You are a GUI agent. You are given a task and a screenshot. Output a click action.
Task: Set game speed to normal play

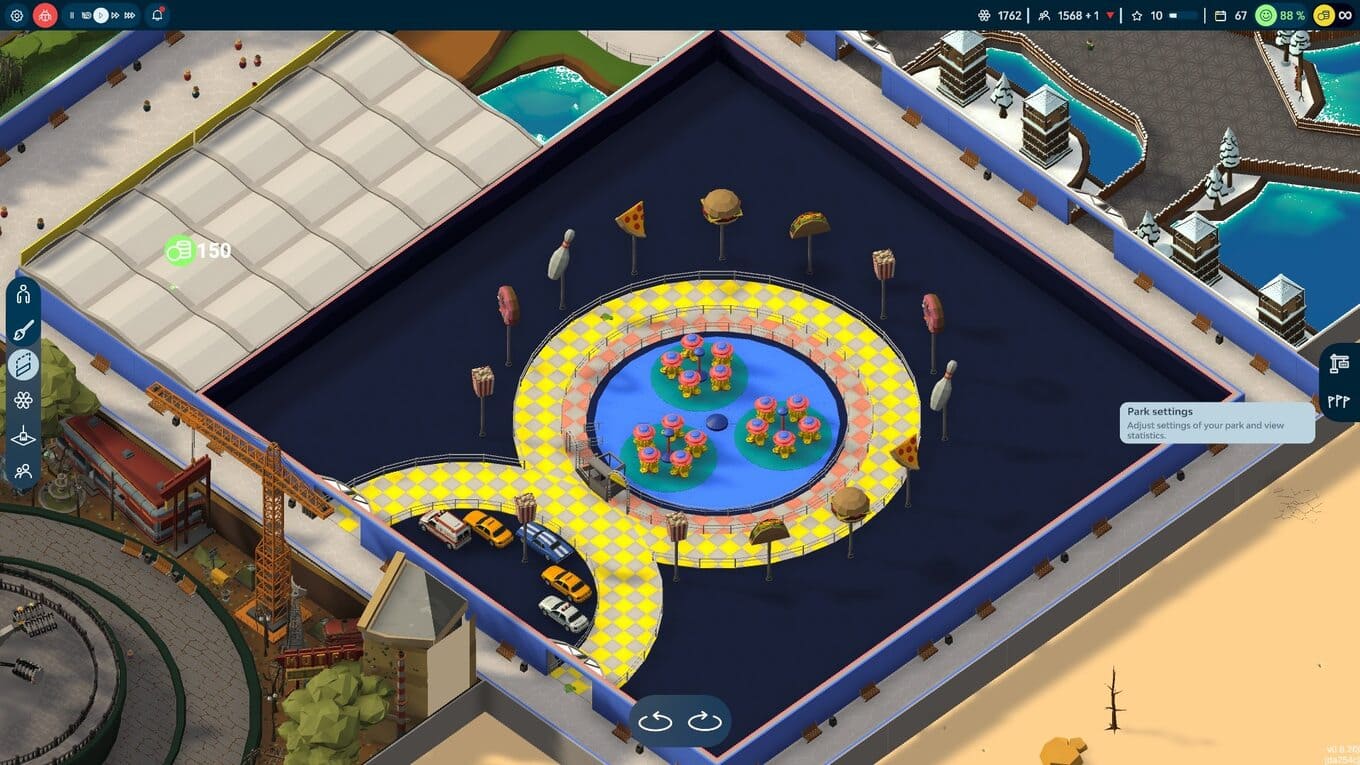click(100, 15)
